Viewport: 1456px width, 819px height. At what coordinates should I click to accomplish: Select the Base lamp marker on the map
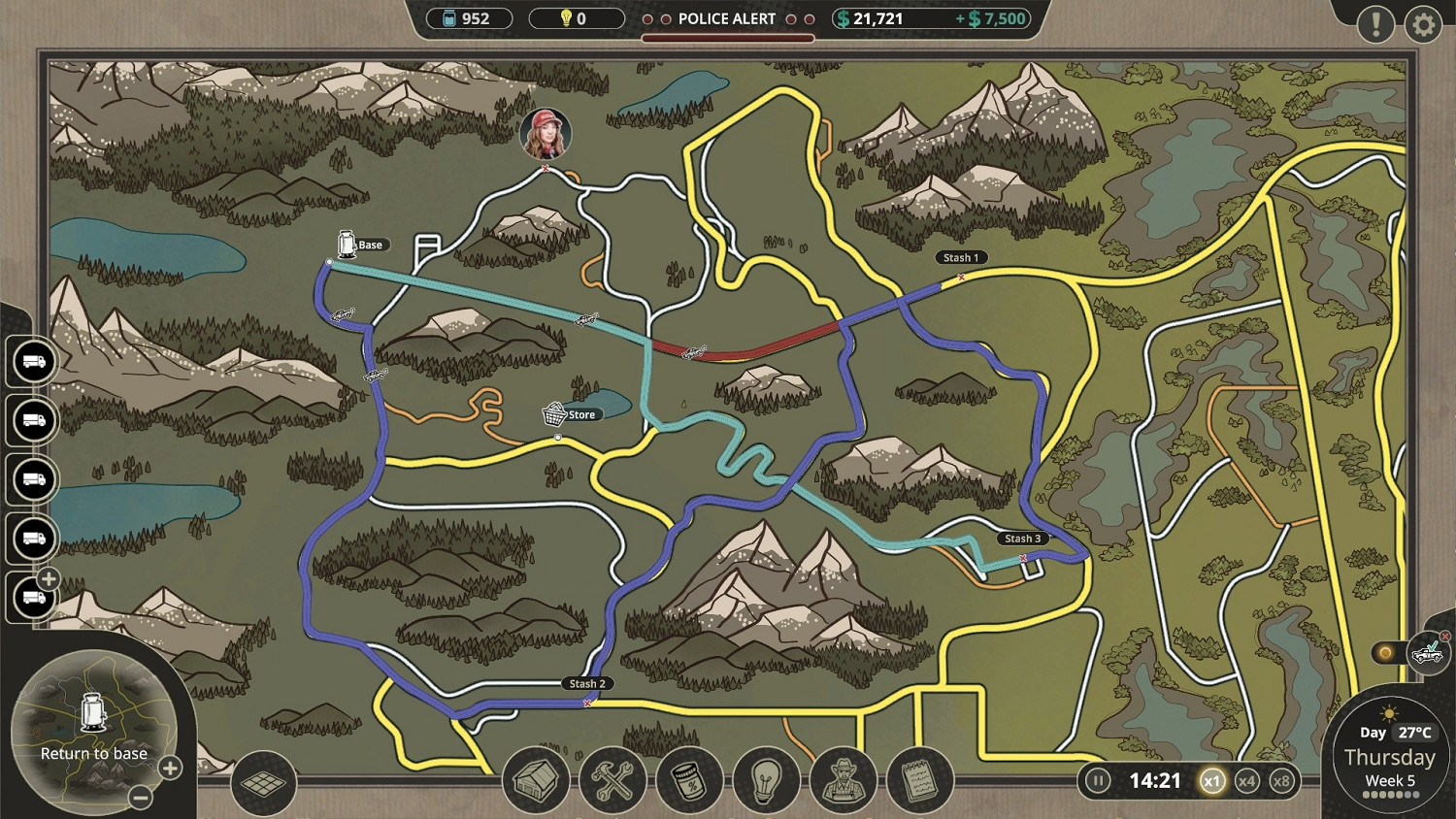347,244
